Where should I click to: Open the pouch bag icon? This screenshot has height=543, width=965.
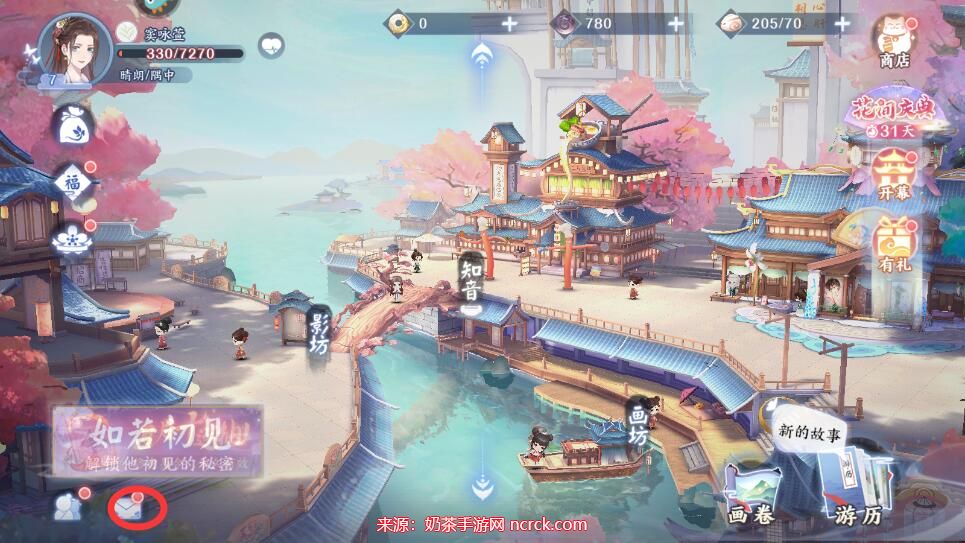pos(74,127)
